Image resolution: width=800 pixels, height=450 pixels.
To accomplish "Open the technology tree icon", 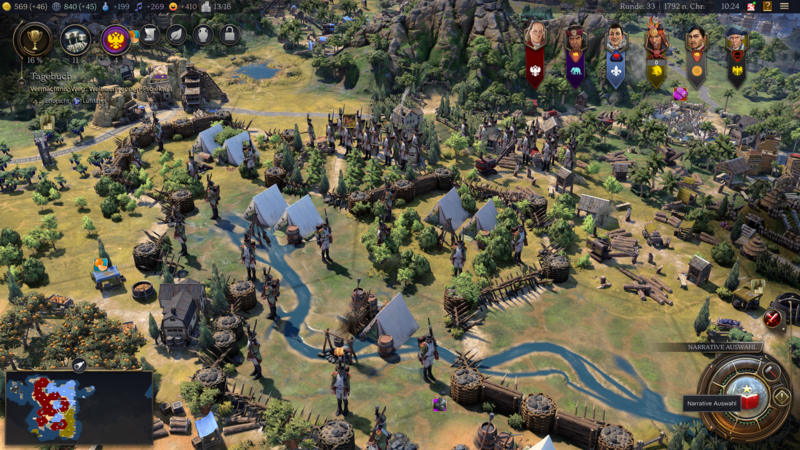I will [75, 39].
